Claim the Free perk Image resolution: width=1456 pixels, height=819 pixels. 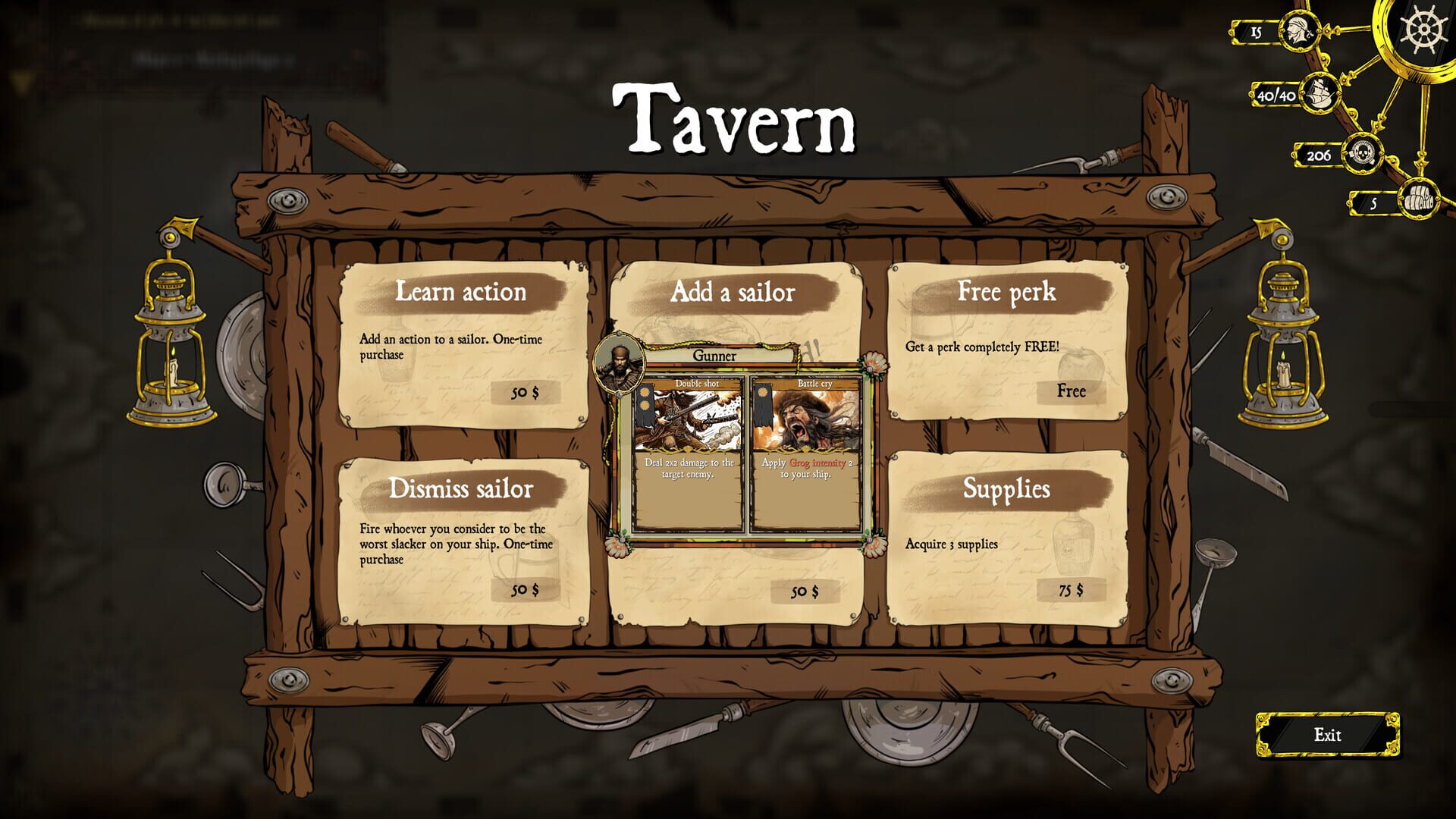(x=1070, y=392)
